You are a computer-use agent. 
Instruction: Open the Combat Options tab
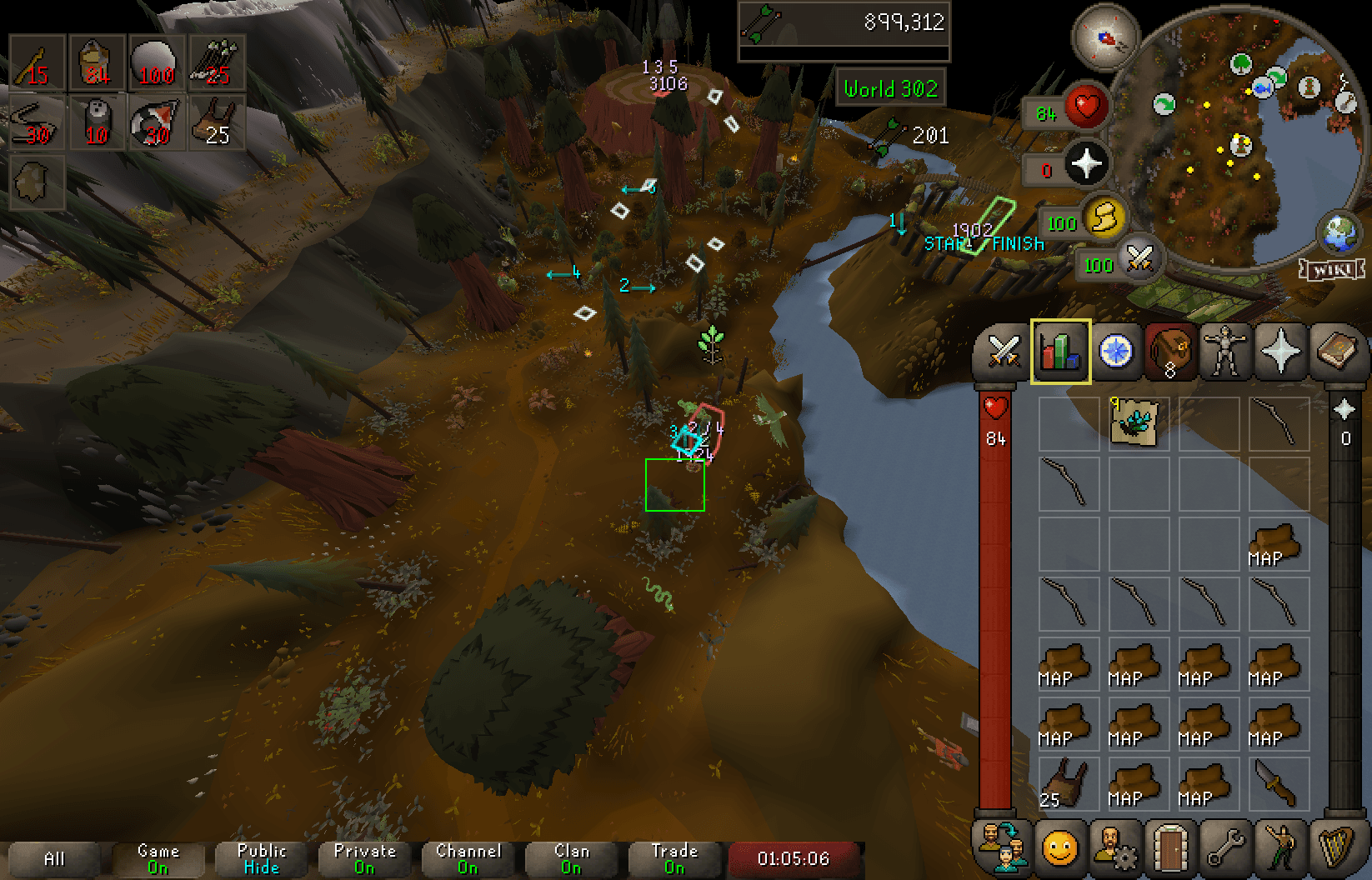(x=1004, y=352)
